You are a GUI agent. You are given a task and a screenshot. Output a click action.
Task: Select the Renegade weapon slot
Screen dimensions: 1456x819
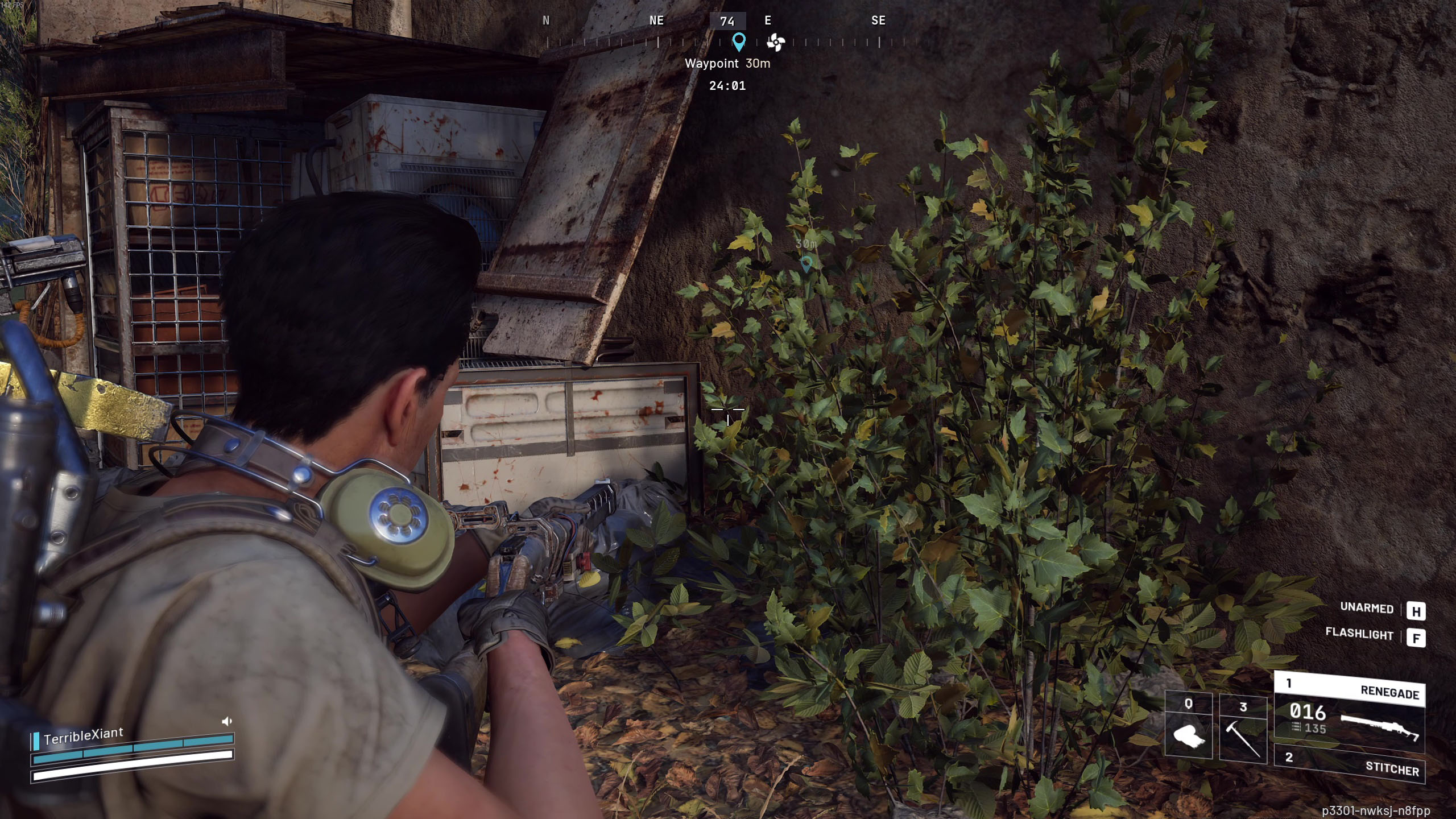[x=1349, y=711]
